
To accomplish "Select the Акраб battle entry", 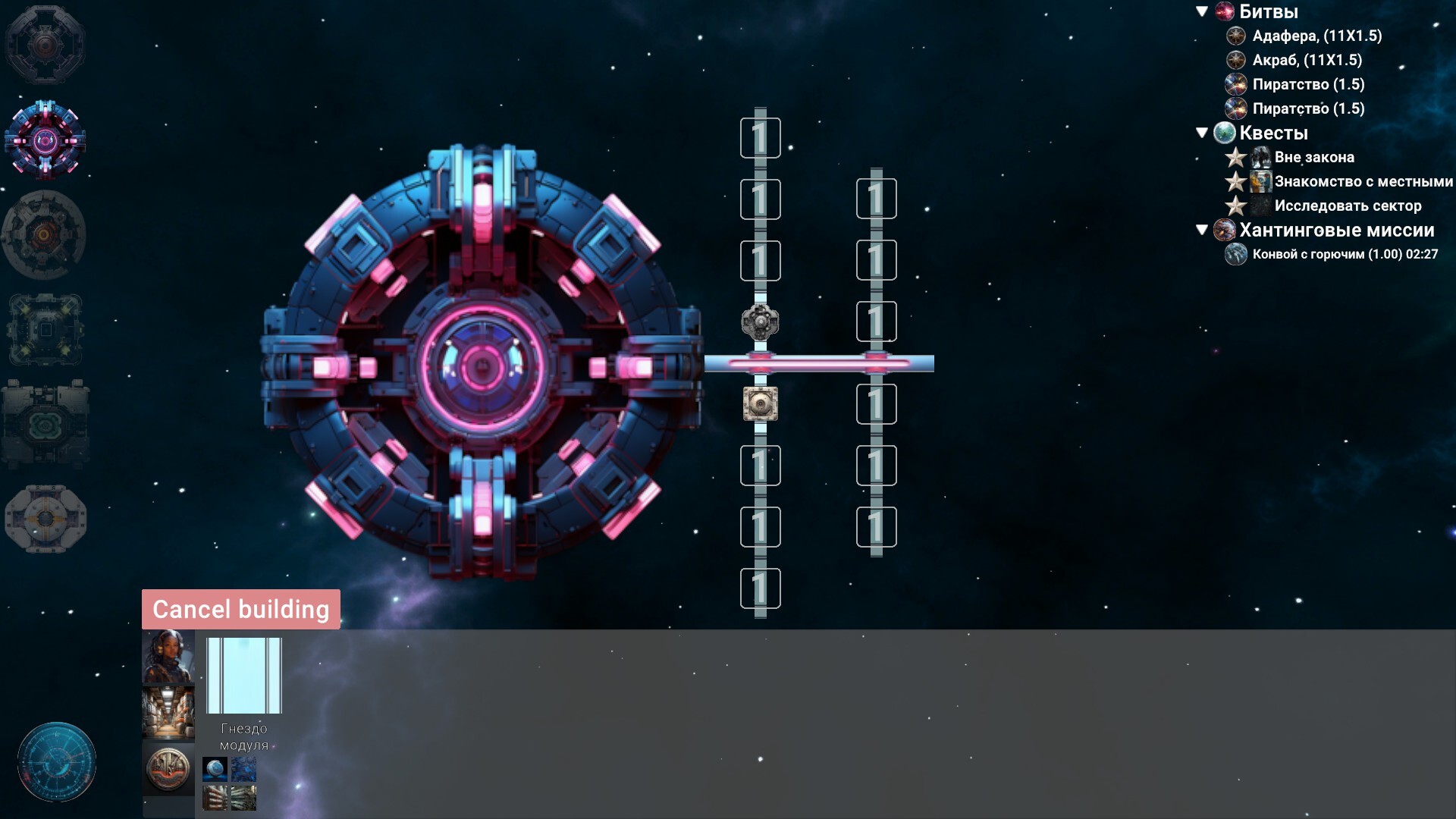I will point(1307,60).
